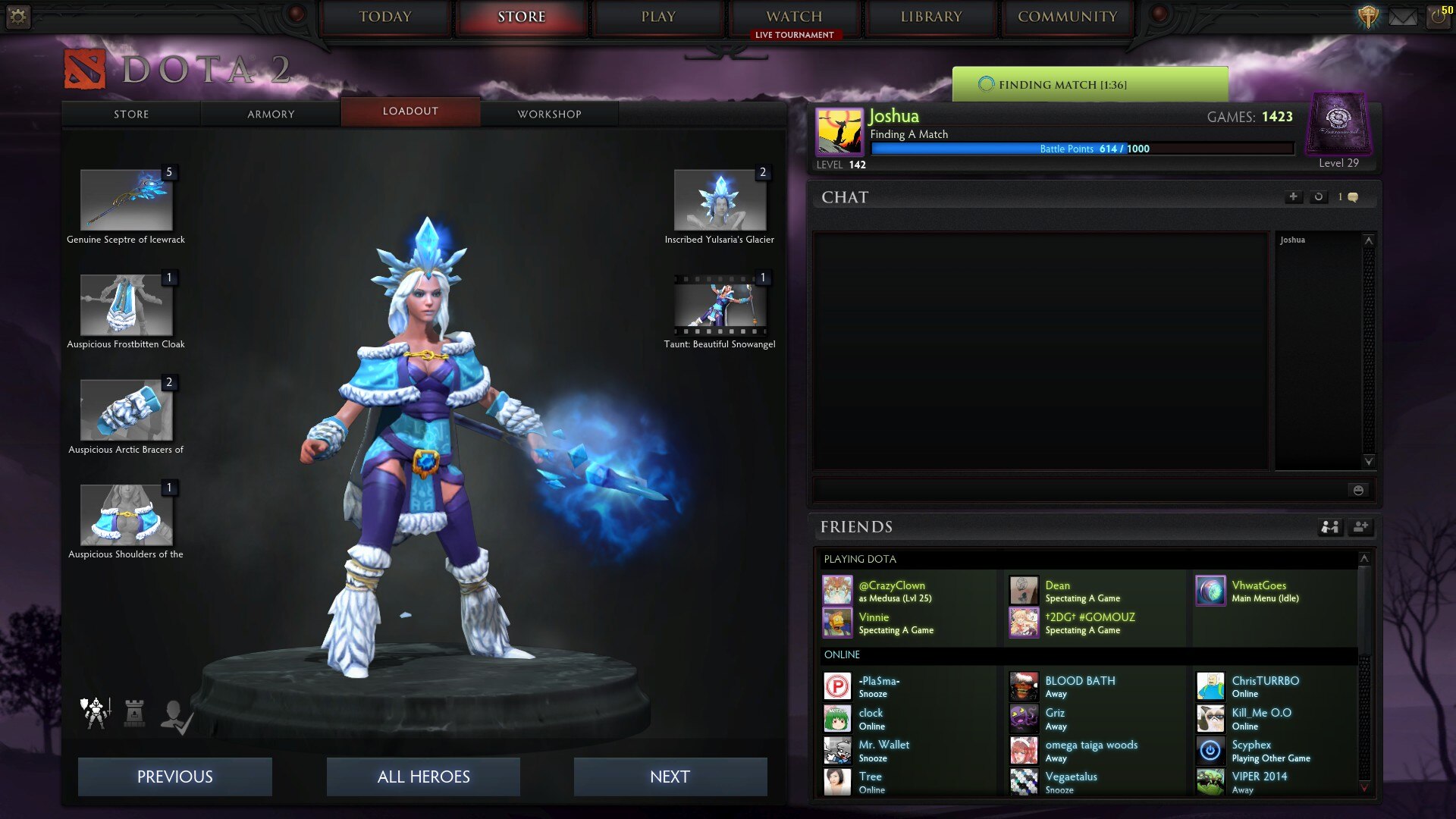Open the TODAY top menu
This screenshot has height=819, width=1456.
(385, 17)
